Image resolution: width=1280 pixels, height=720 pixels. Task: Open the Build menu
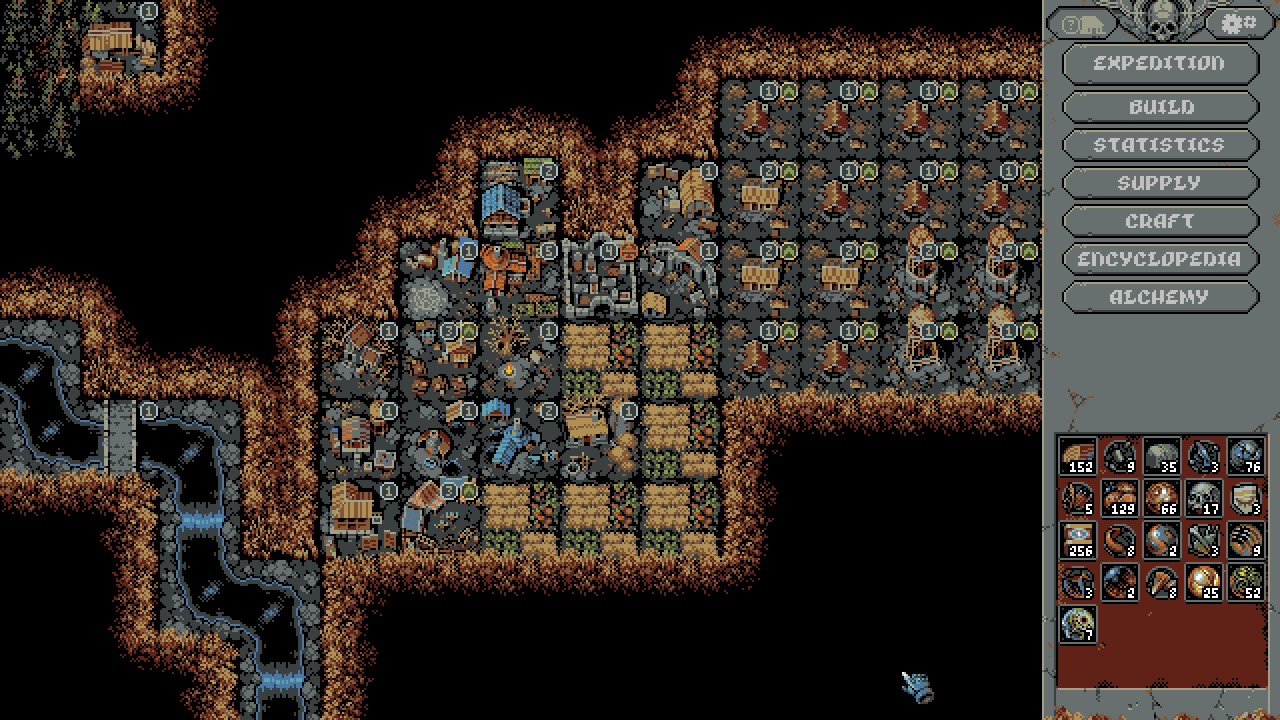coord(1159,107)
